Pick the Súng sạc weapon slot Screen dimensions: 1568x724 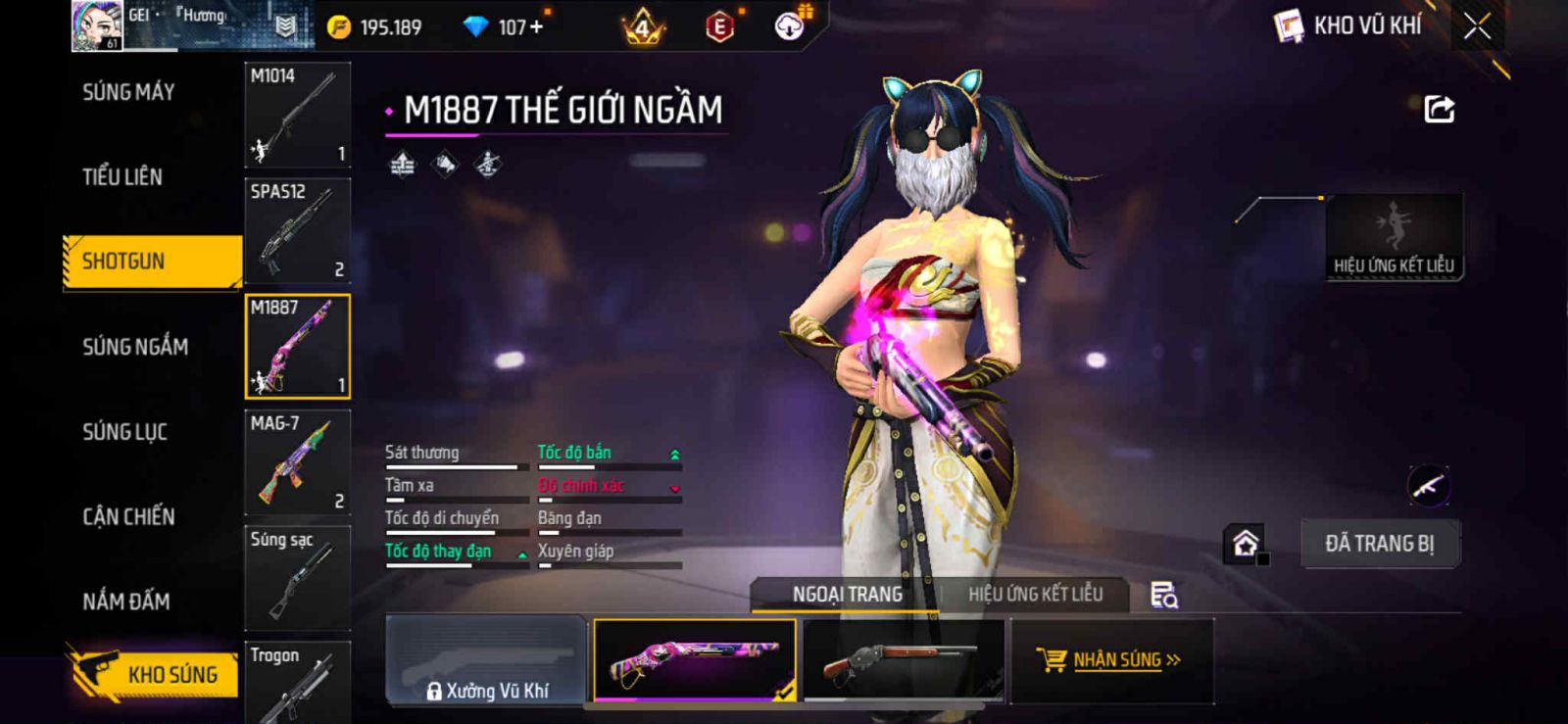coord(297,578)
